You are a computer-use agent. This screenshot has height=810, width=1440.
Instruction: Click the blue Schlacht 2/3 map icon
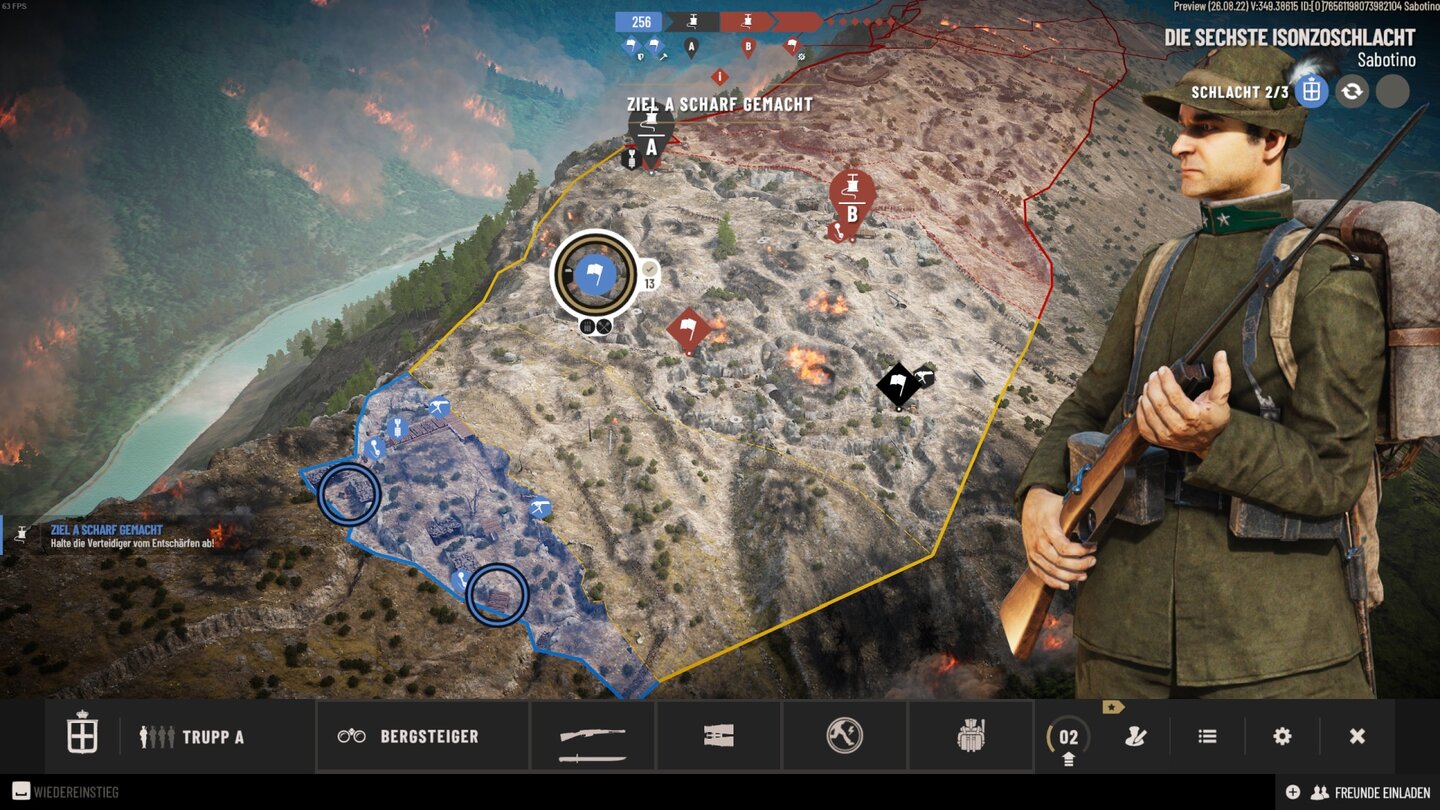coord(1310,91)
